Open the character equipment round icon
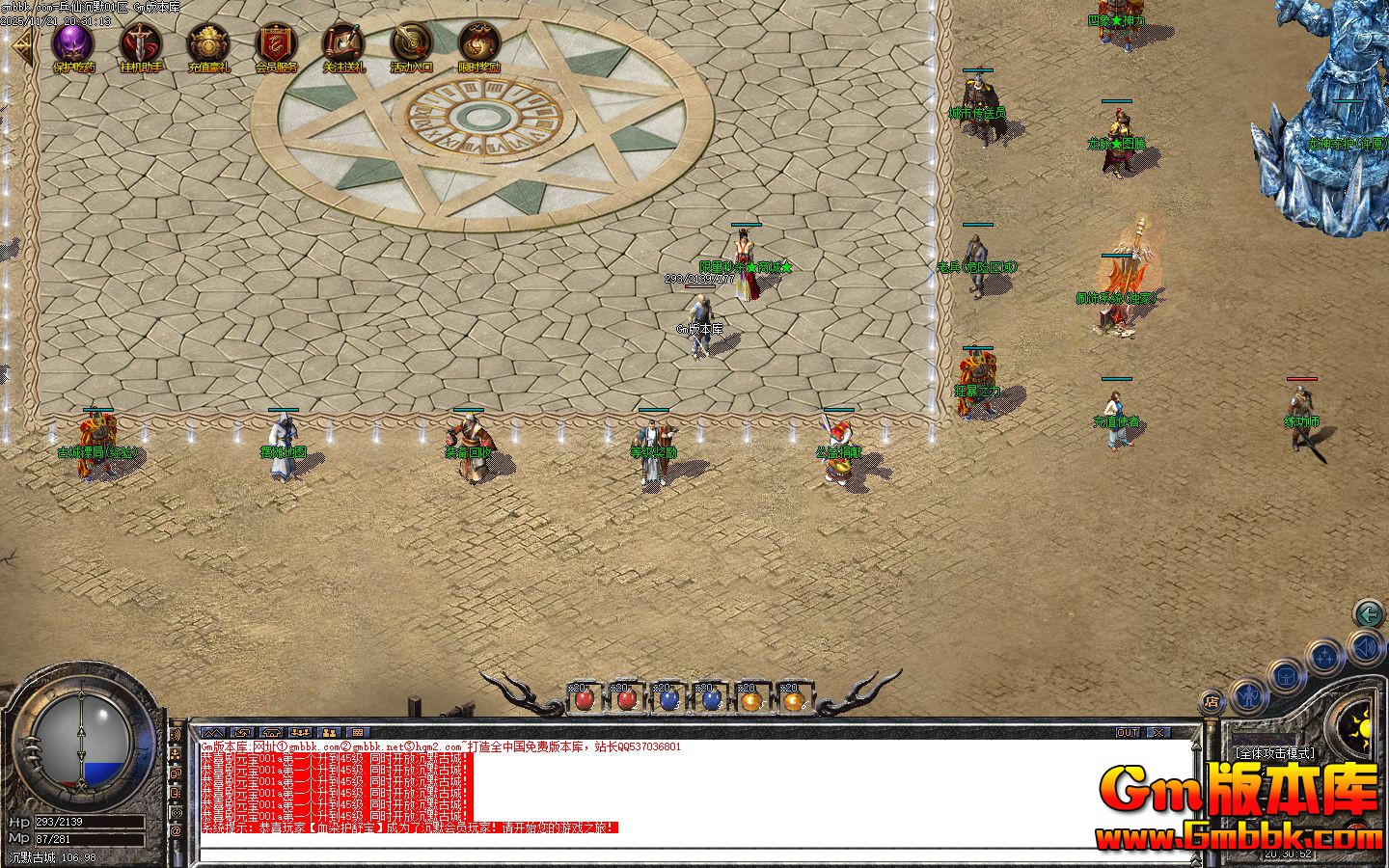Screen dimensions: 1389x868 1248,695
